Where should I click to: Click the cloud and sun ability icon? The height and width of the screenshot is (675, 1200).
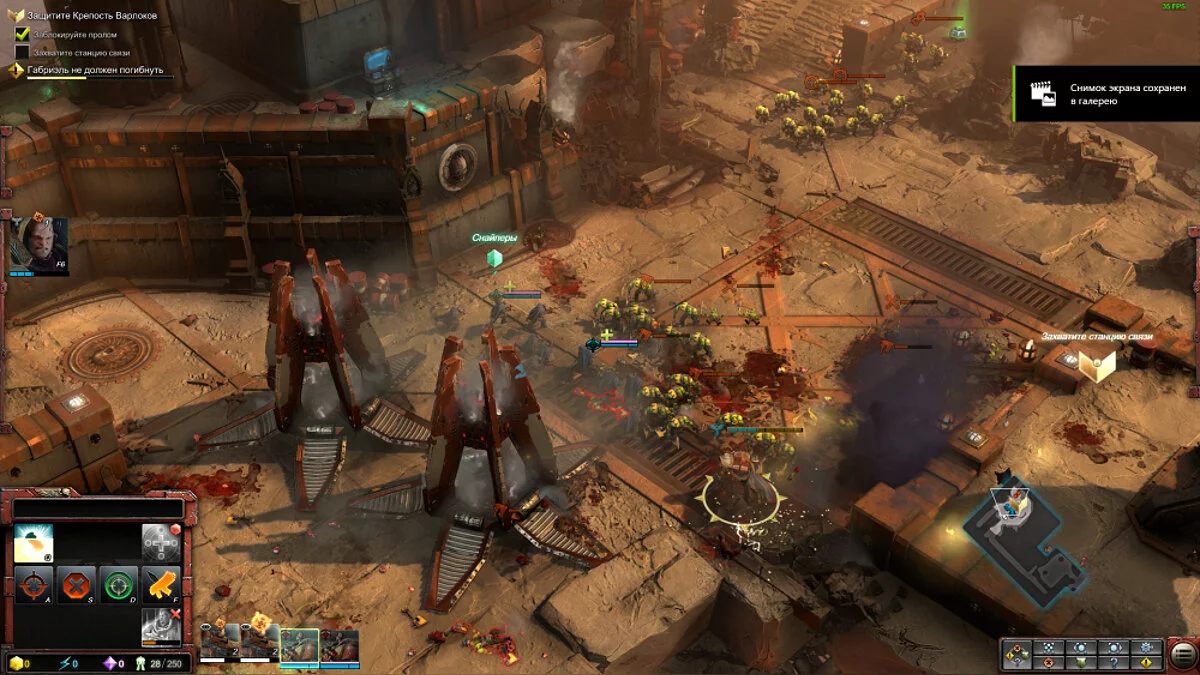[x=34, y=542]
